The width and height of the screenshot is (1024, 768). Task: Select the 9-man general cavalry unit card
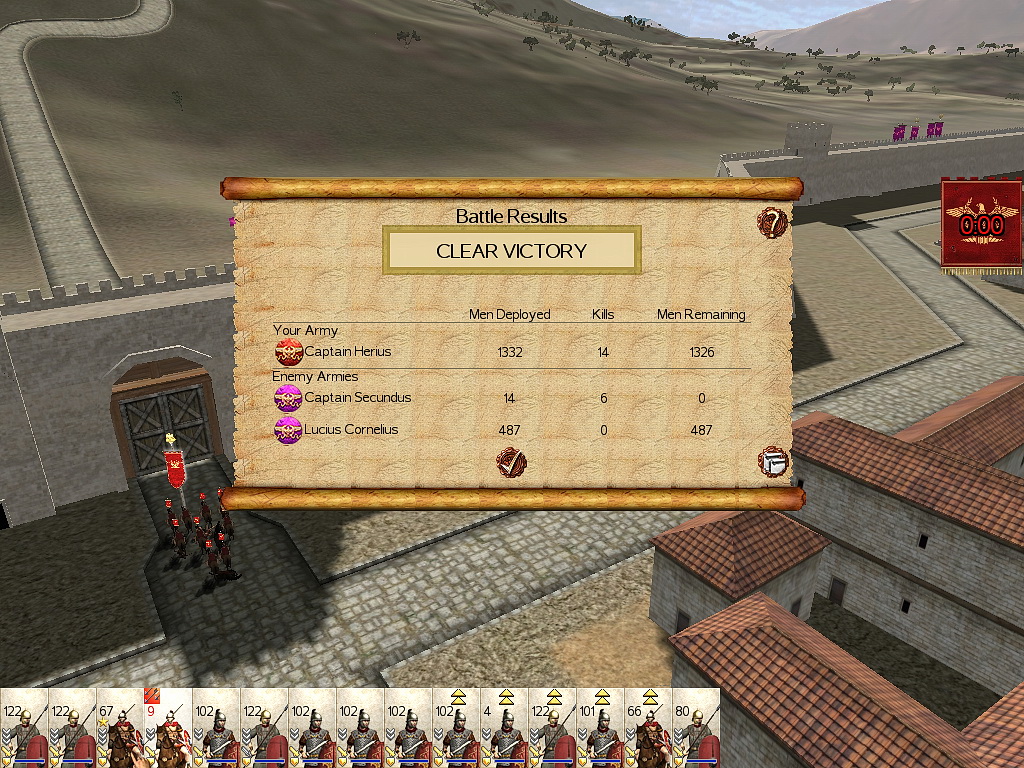pos(168,730)
